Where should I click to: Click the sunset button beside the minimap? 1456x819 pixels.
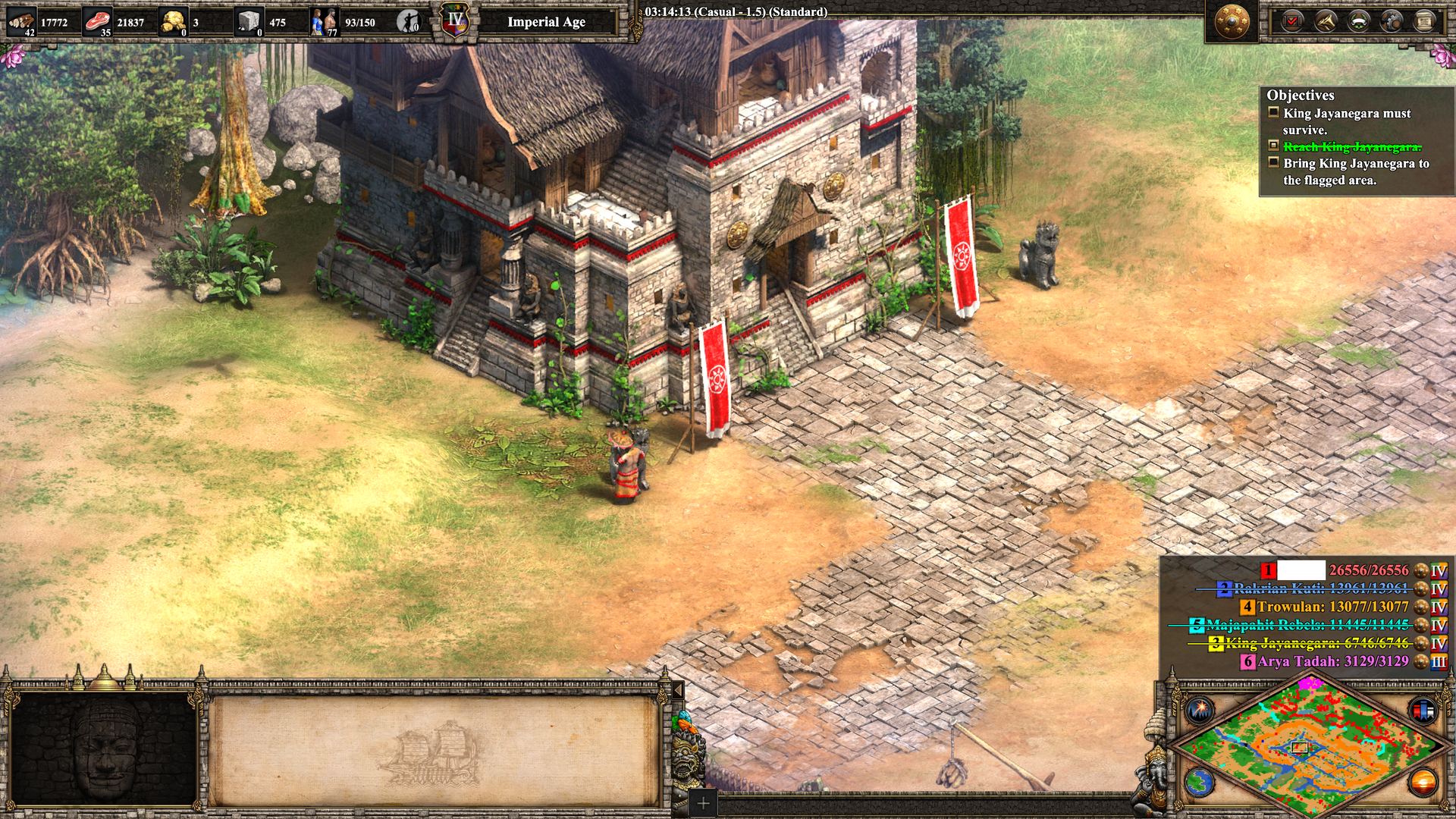(1423, 783)
